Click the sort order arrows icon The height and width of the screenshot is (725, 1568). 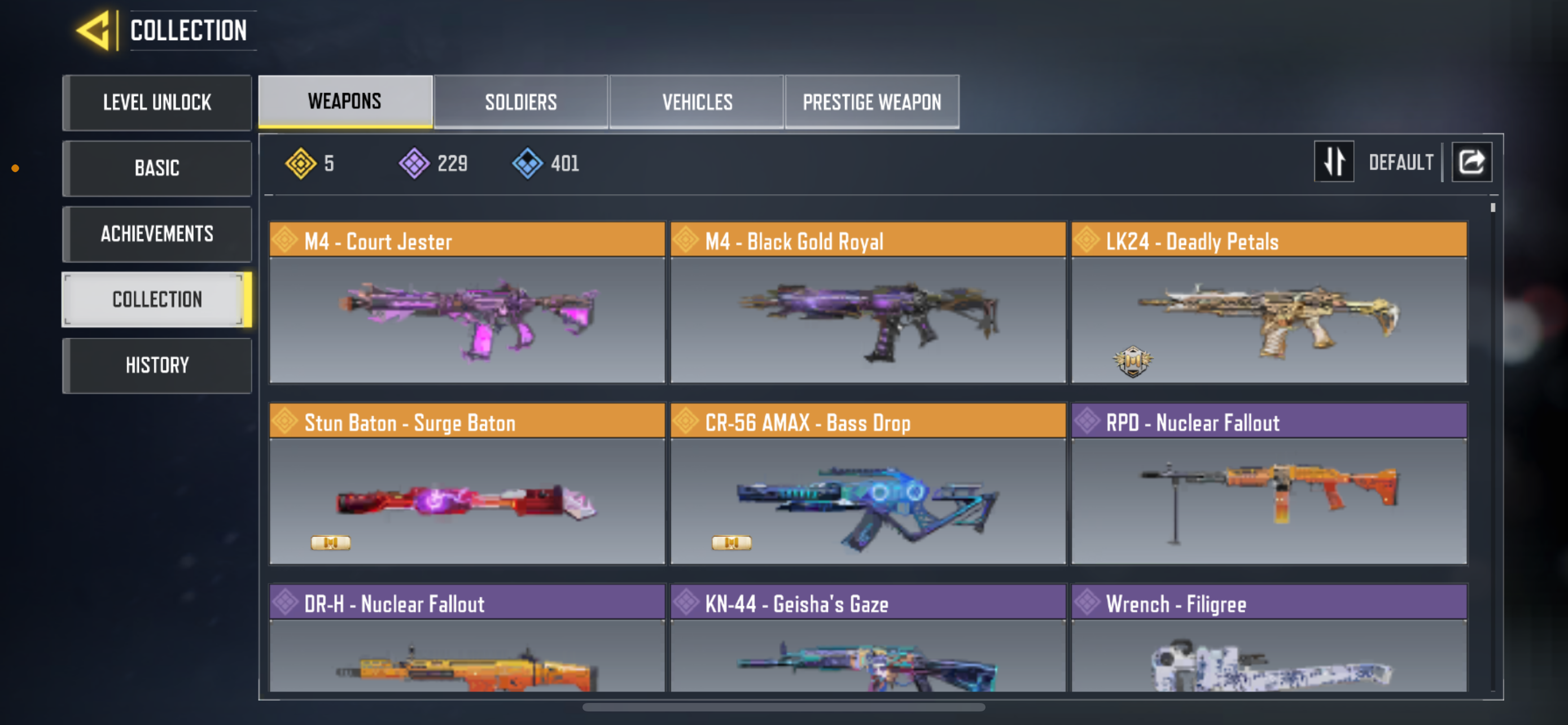[1334, 161]
